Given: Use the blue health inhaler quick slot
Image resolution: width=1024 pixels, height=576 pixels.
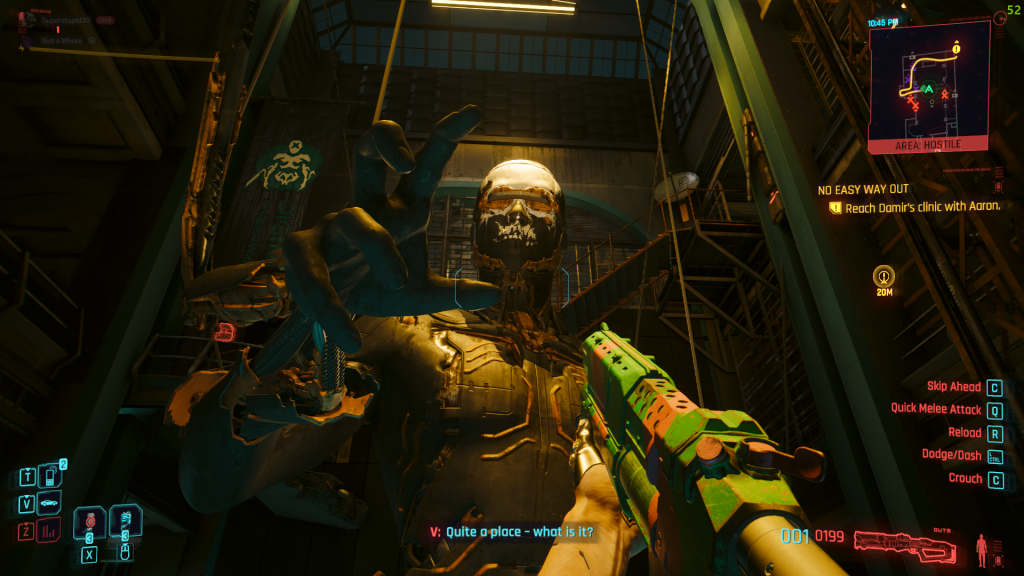Looking at the screenshot, I should click(x=126, y=520).
